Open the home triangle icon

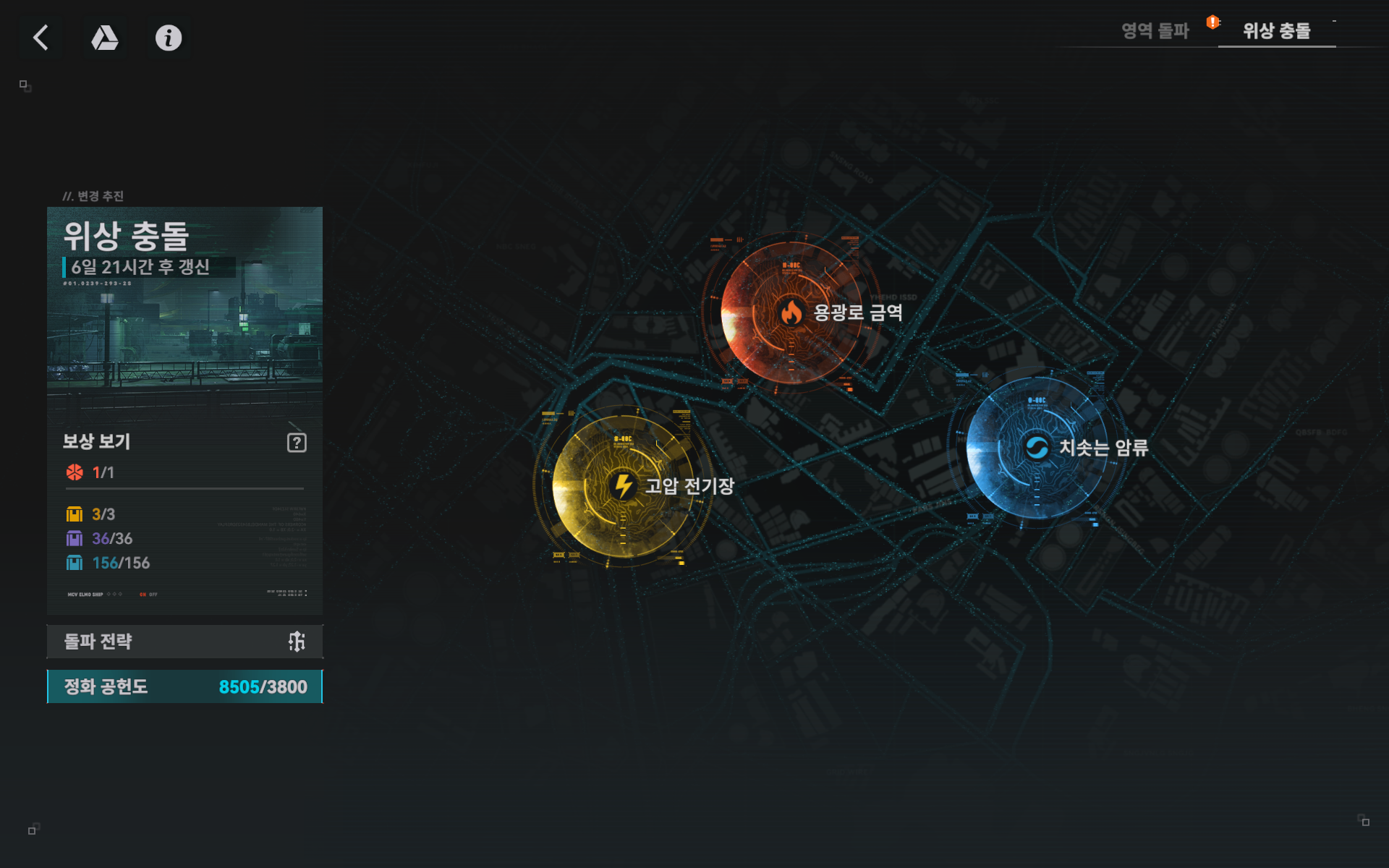[x=105, y=38]
